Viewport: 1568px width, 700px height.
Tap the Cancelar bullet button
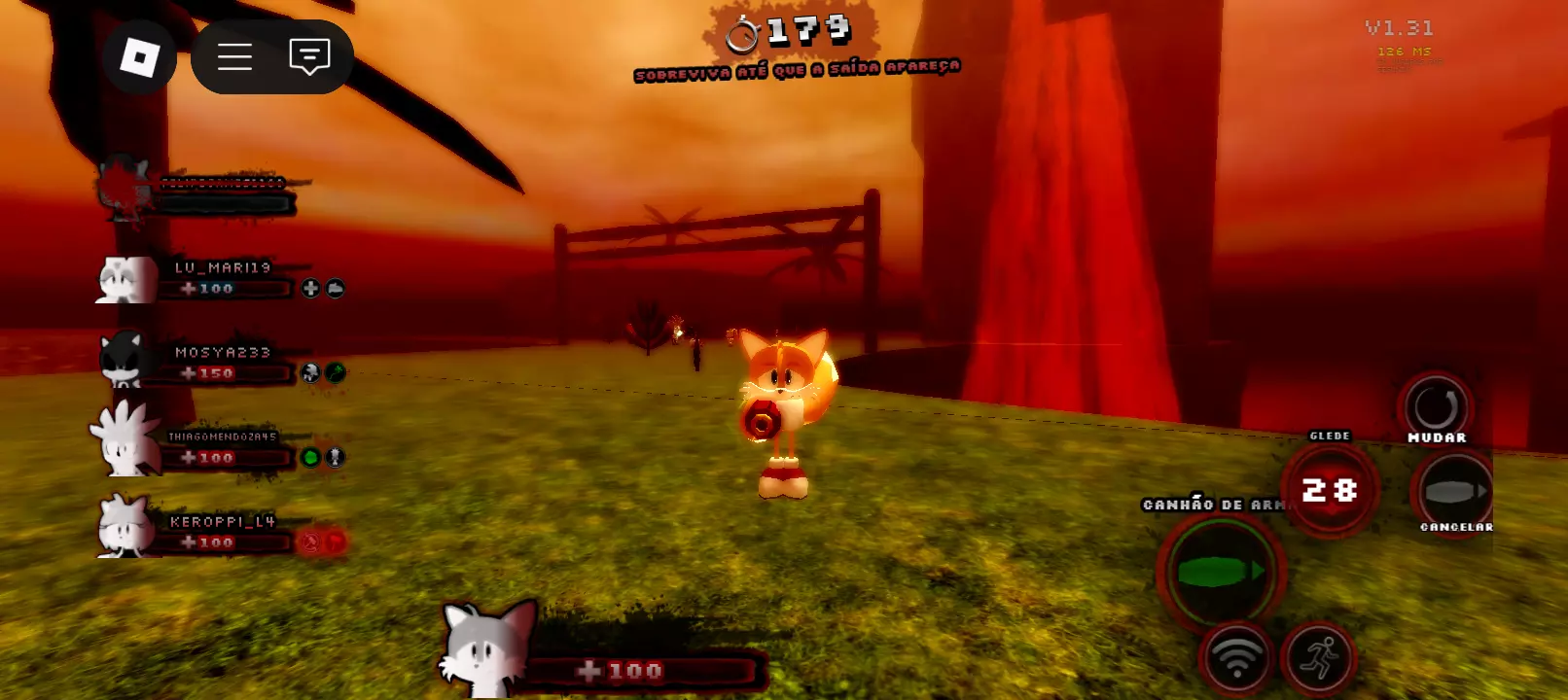[1454, 491]
